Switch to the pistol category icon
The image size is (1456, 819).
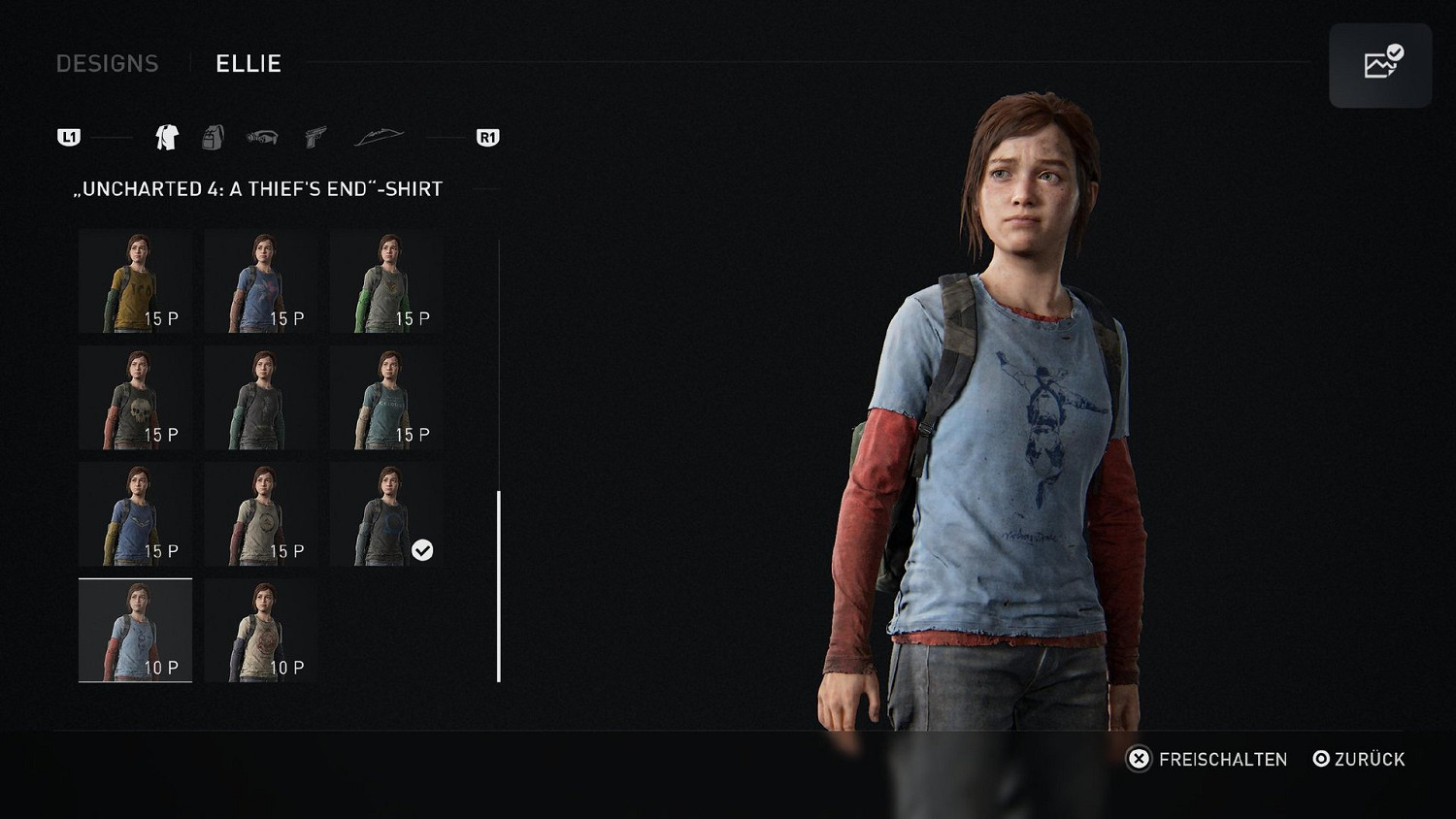314,138
